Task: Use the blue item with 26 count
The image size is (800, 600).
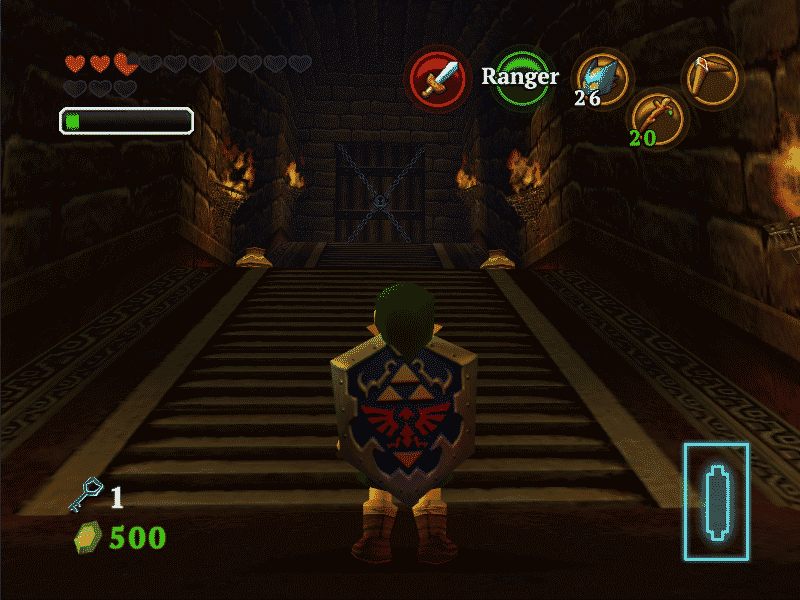Action: point(603,78)
